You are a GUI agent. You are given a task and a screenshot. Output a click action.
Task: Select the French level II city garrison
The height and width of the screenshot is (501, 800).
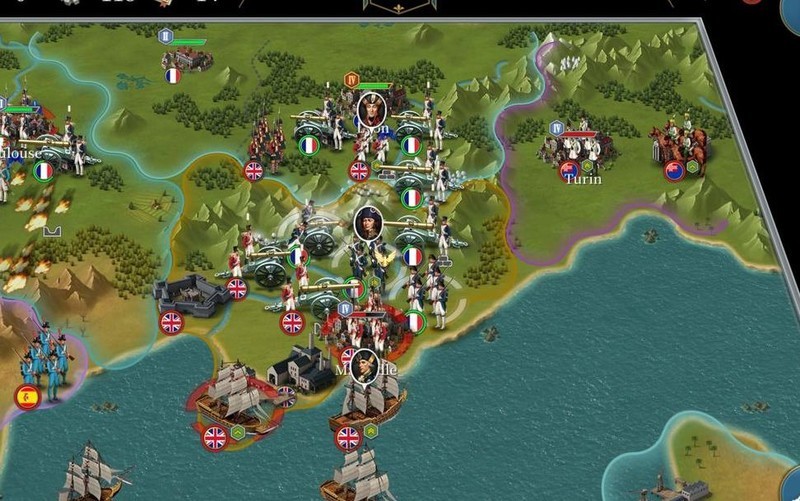pos(185,56)
